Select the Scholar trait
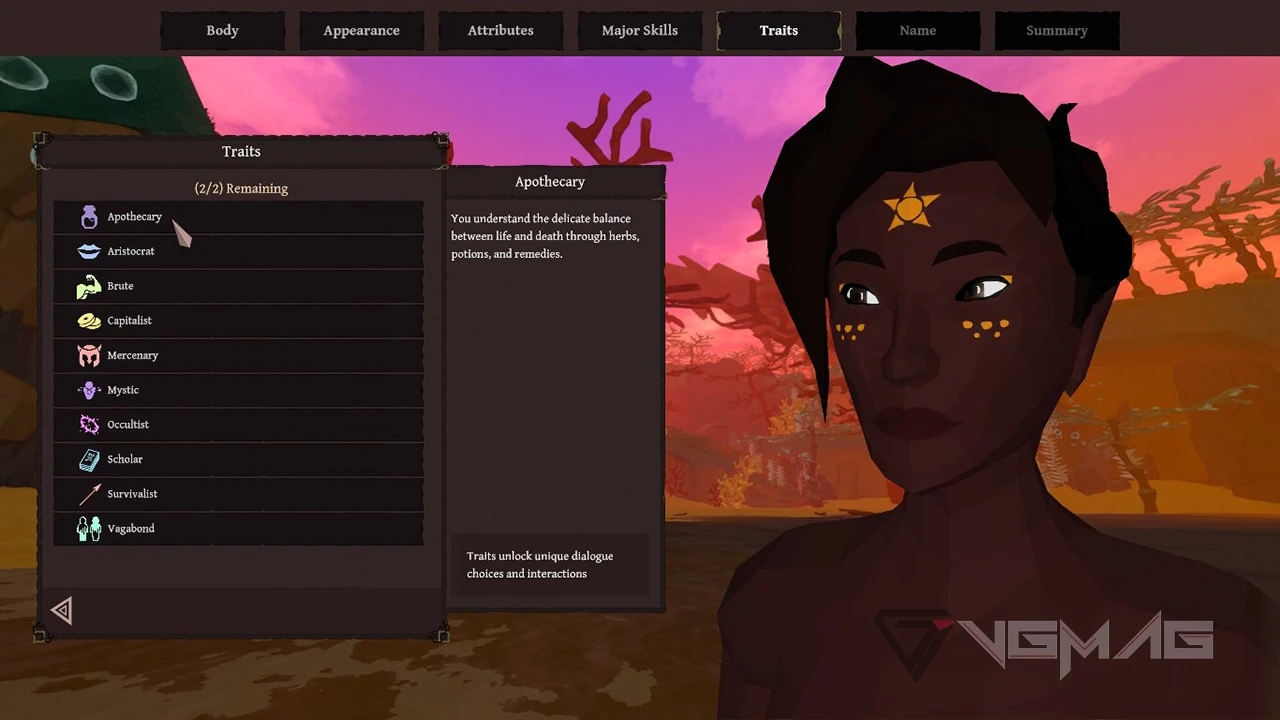 point(238,460)
